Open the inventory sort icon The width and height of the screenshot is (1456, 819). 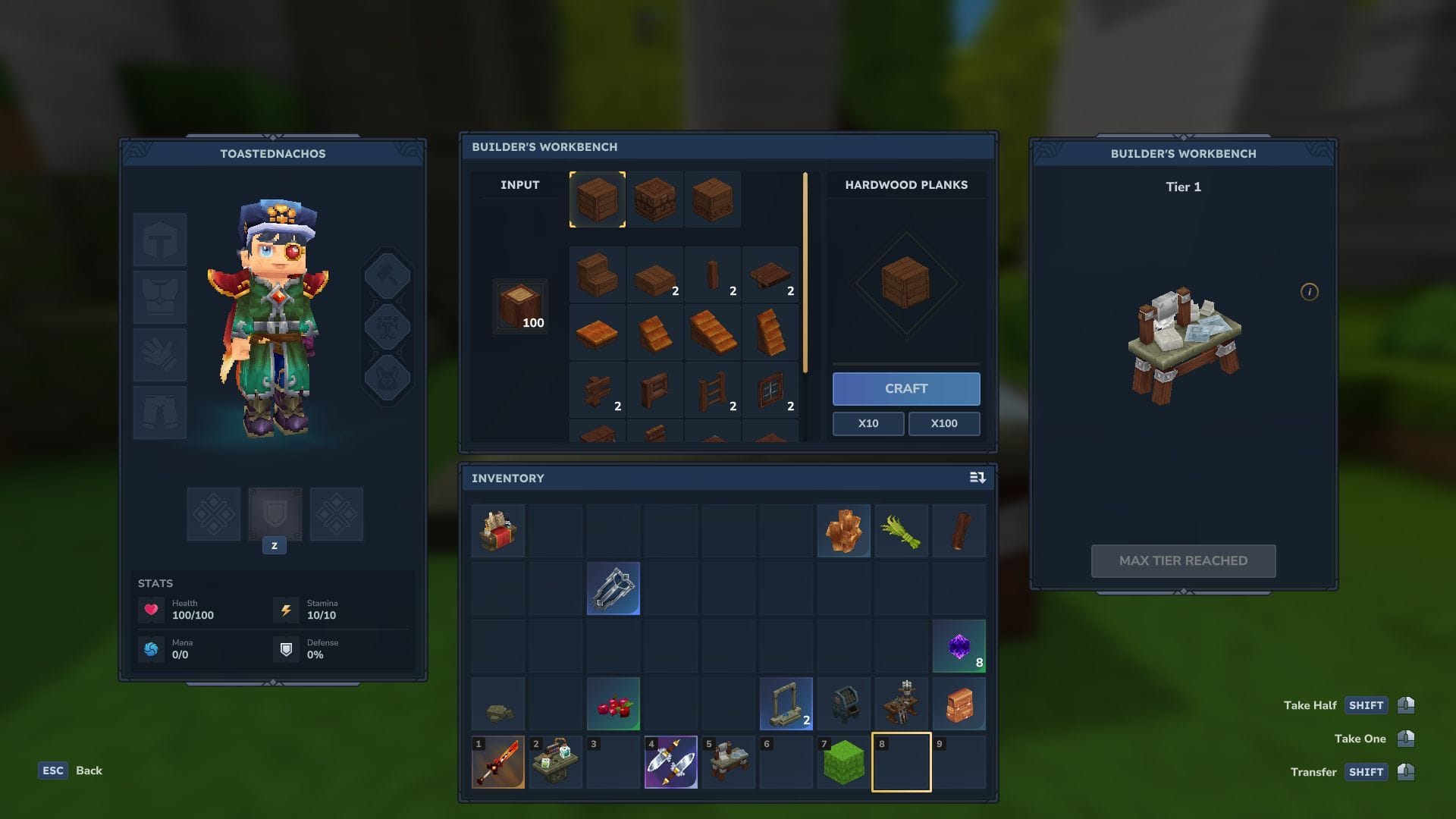tap(977, 478)
